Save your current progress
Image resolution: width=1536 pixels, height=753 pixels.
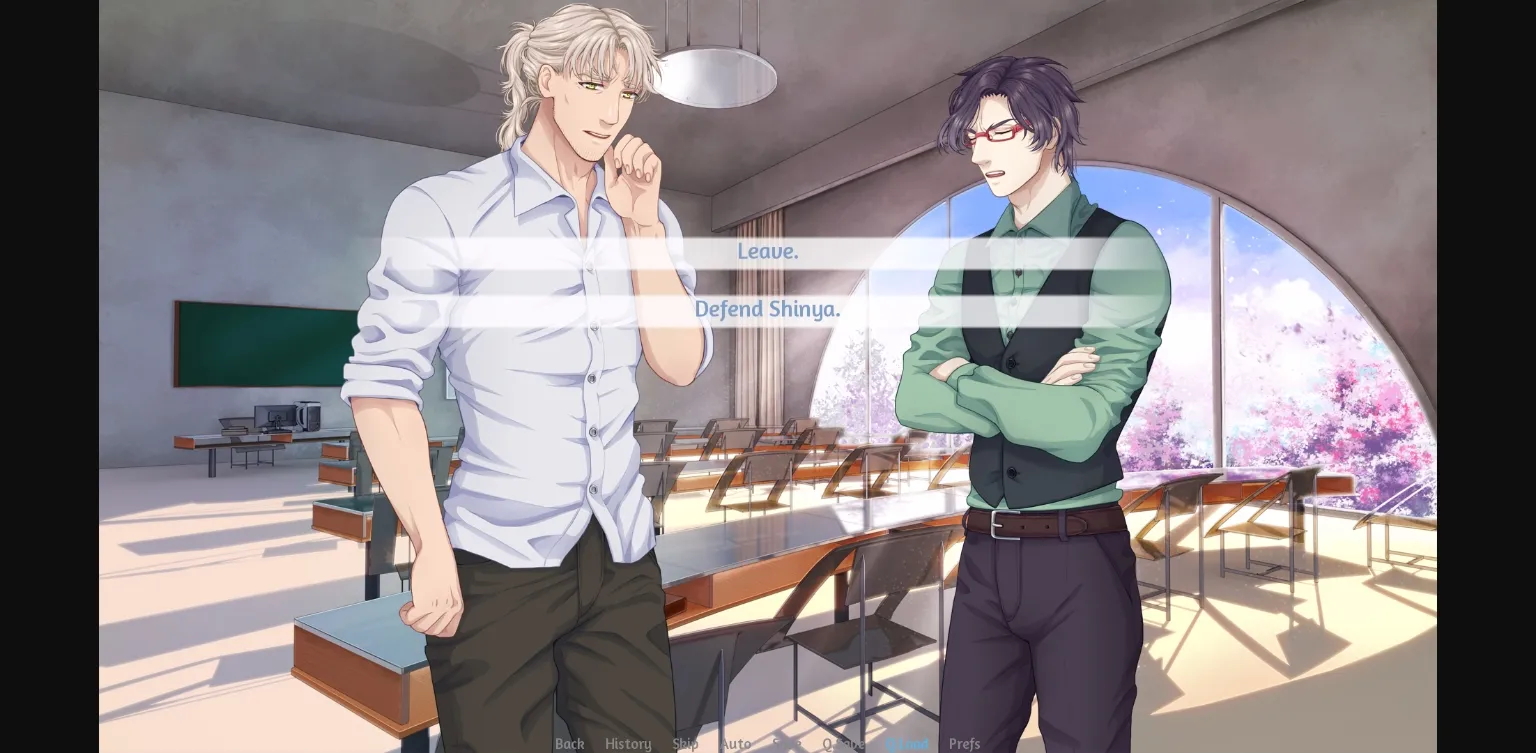[789, 744]
